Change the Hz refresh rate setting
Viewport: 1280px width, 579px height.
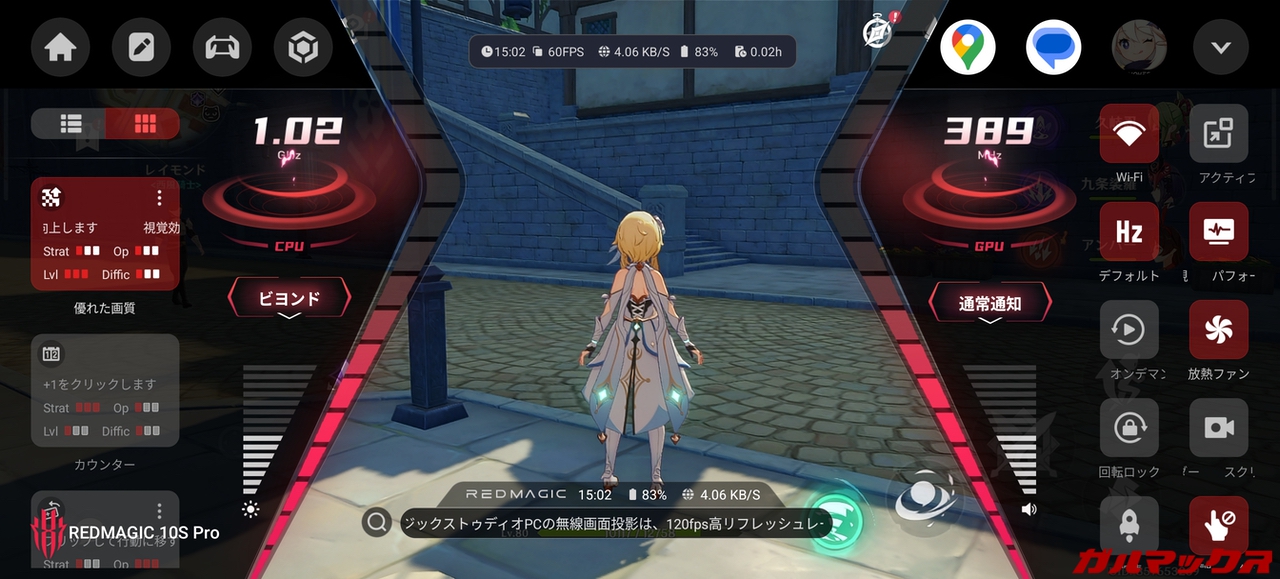point(1129,232)
